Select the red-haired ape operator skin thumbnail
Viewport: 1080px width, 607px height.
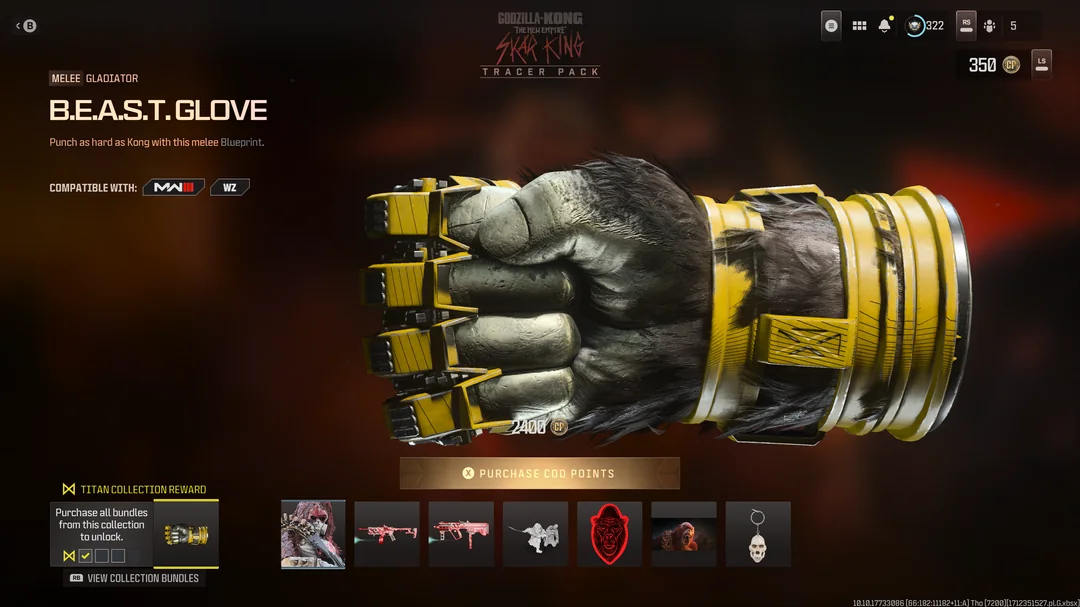[313, 534]
